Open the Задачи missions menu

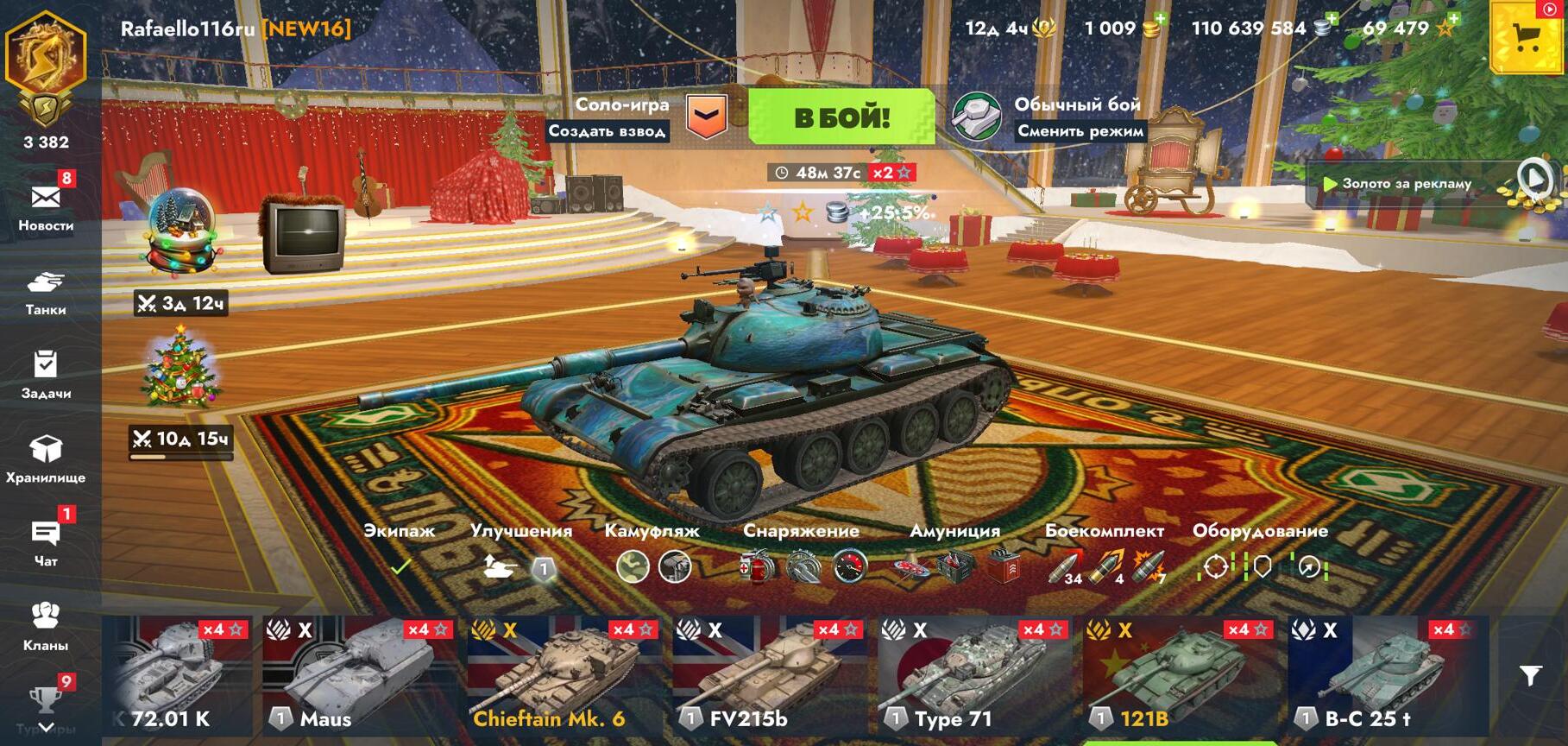pos(46,374)
